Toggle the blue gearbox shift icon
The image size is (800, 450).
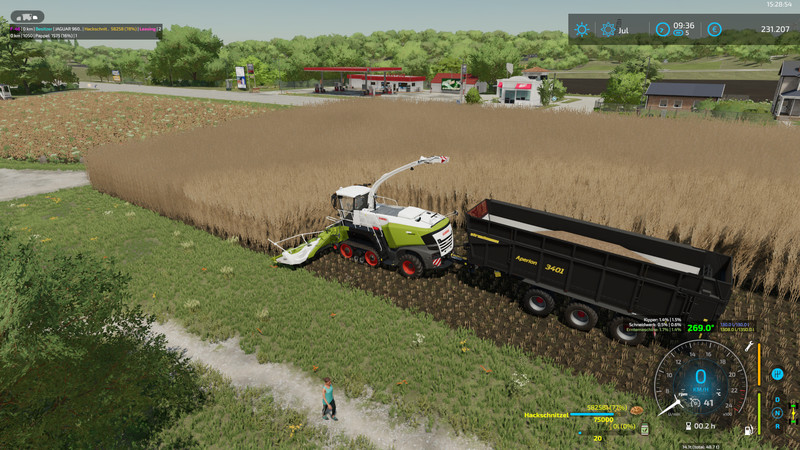pyautogui.click(x=777, y=374)
